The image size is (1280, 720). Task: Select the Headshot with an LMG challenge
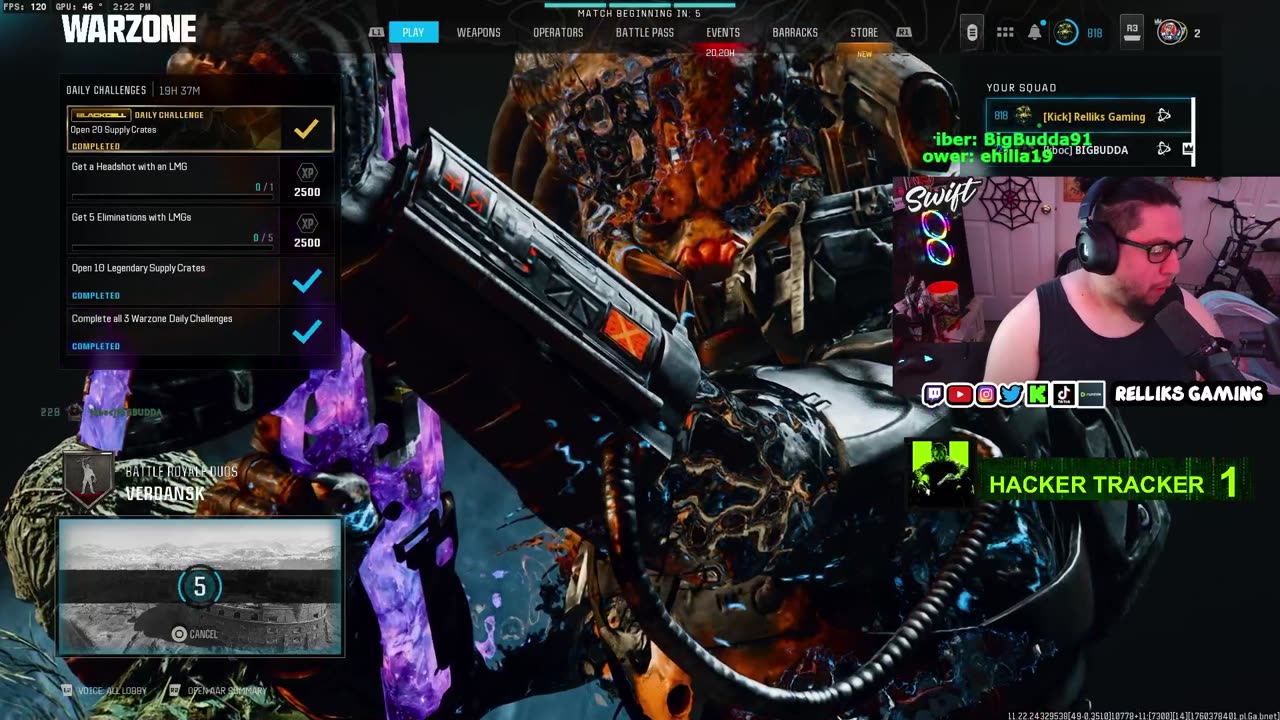(x=172, y=178)
